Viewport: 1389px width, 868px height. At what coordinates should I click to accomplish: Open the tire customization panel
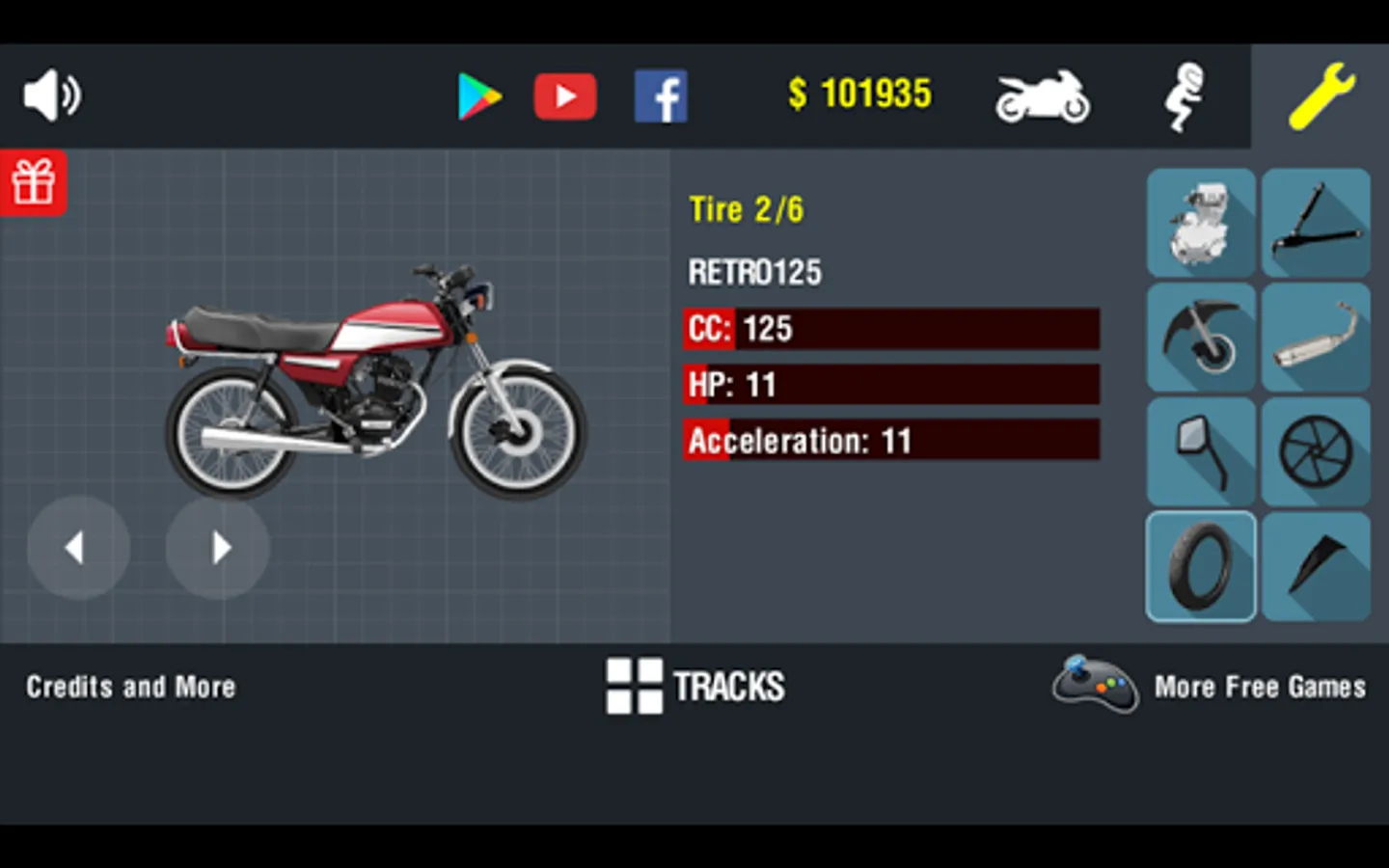tap(1201, 566)
